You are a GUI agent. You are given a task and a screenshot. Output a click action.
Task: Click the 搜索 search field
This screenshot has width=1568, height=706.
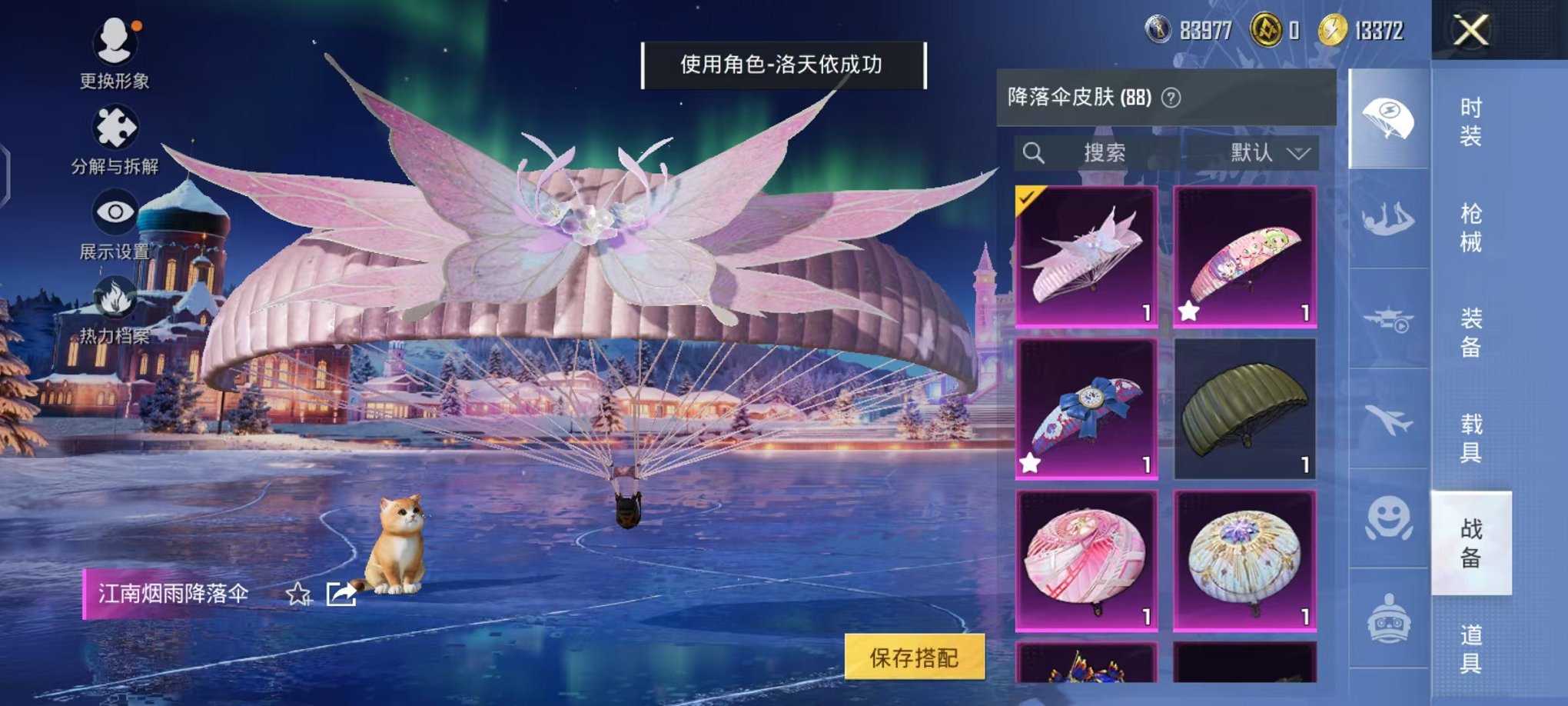pyautogui.click(x=1107, y=152)
